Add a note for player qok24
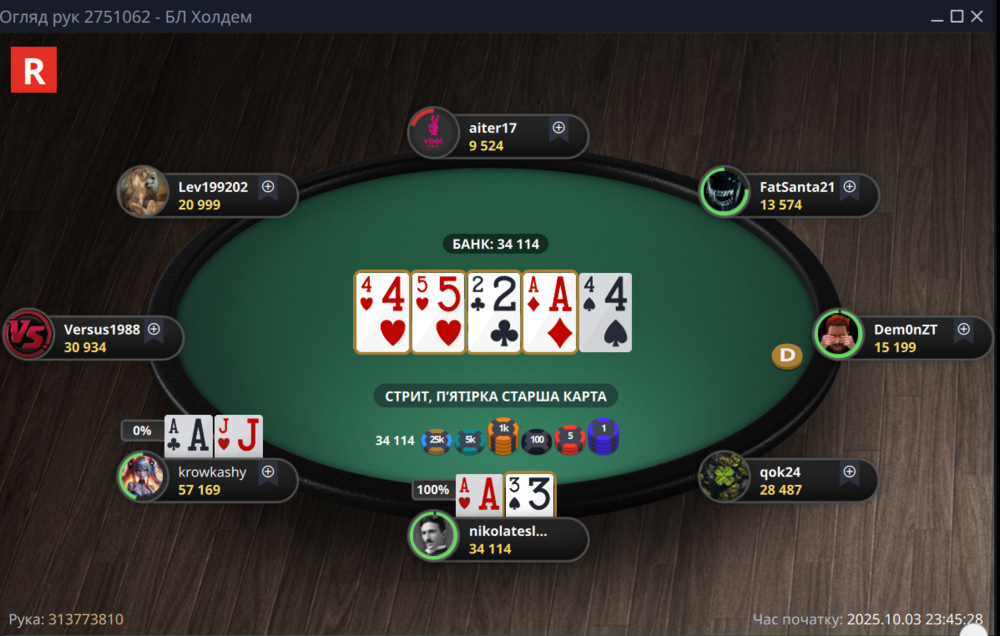 (x=849, y=471)
